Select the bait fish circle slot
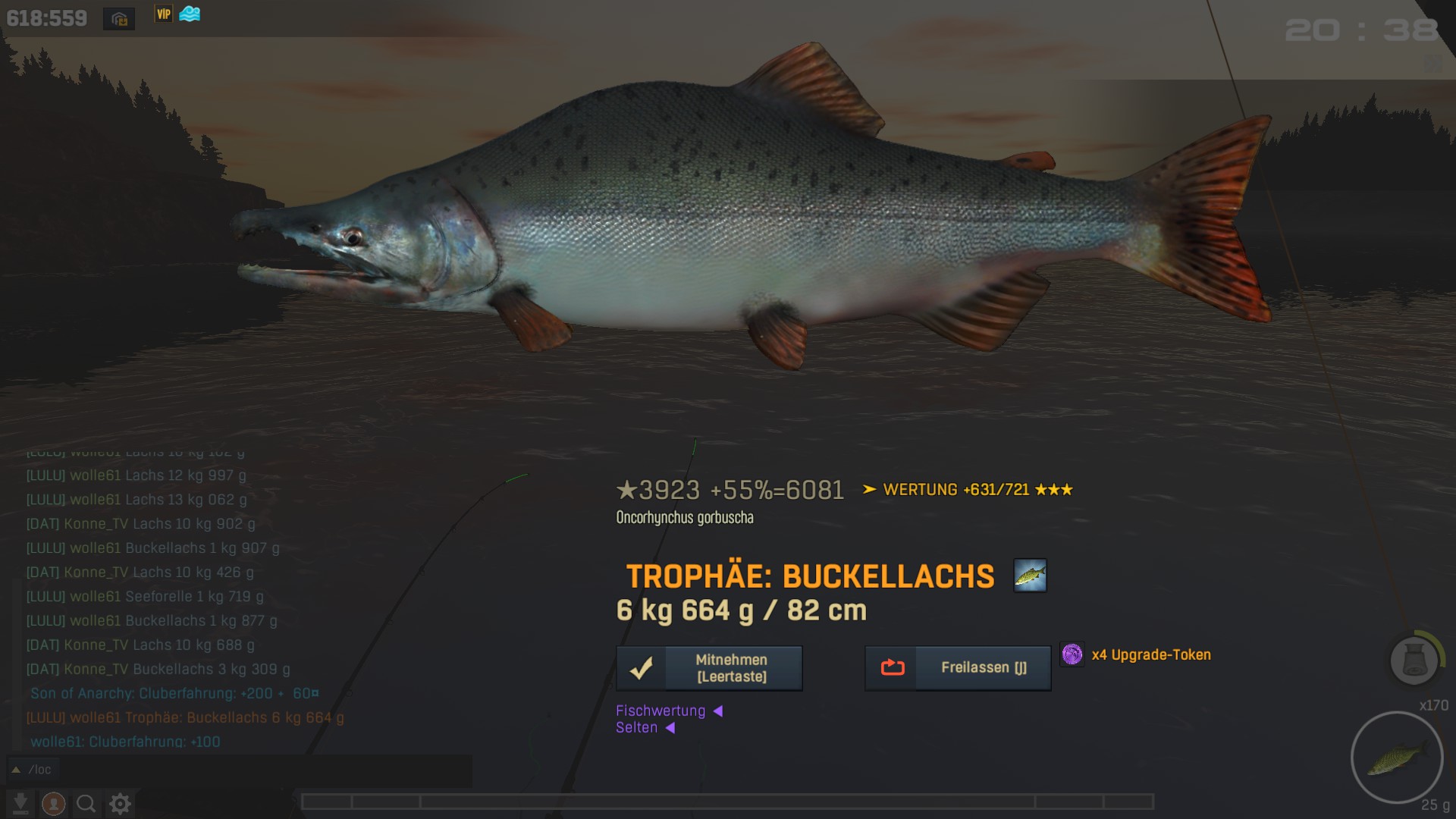1456x819 pixels. click(1396, 757)
